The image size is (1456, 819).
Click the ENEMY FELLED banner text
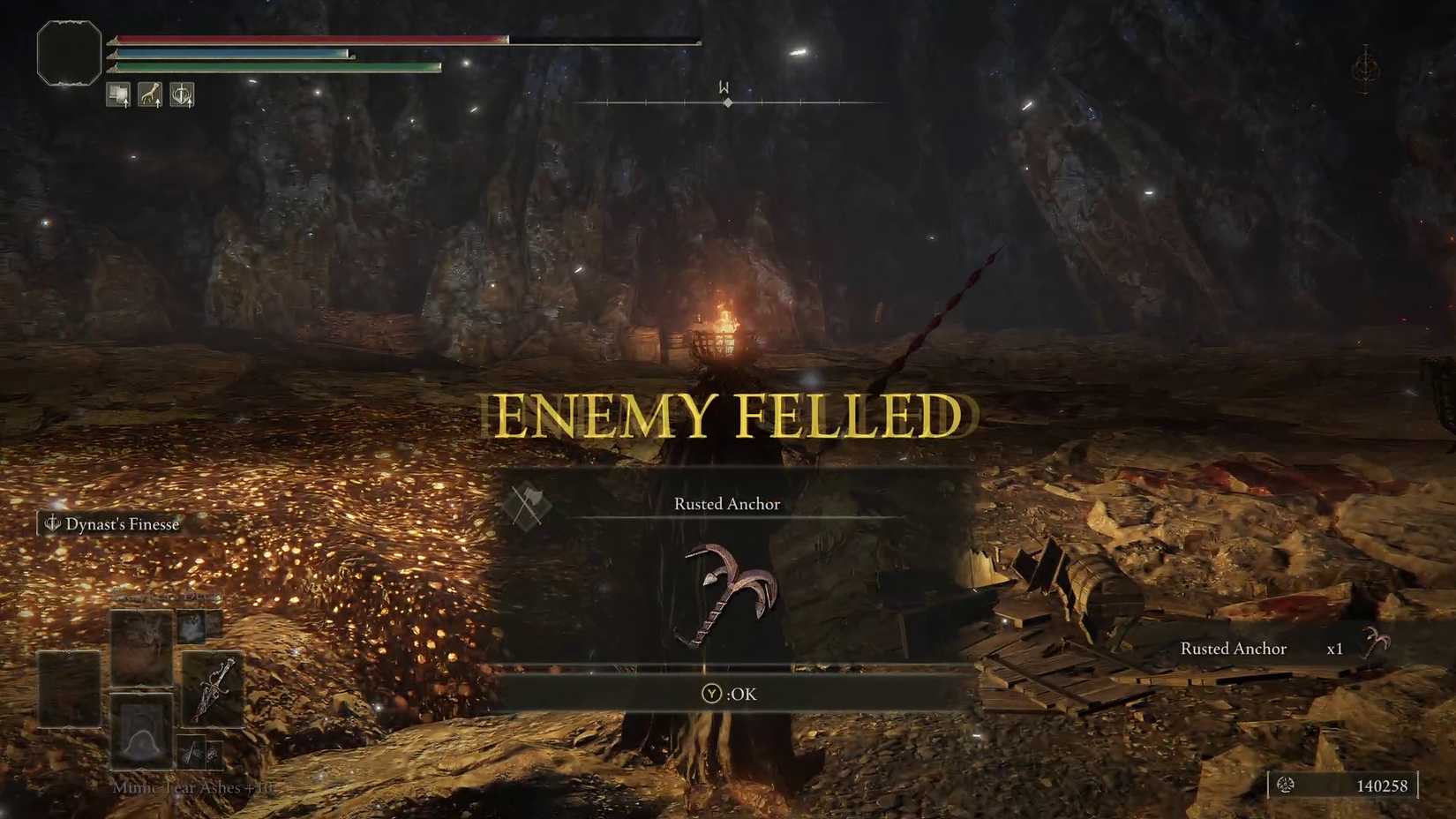728,413
